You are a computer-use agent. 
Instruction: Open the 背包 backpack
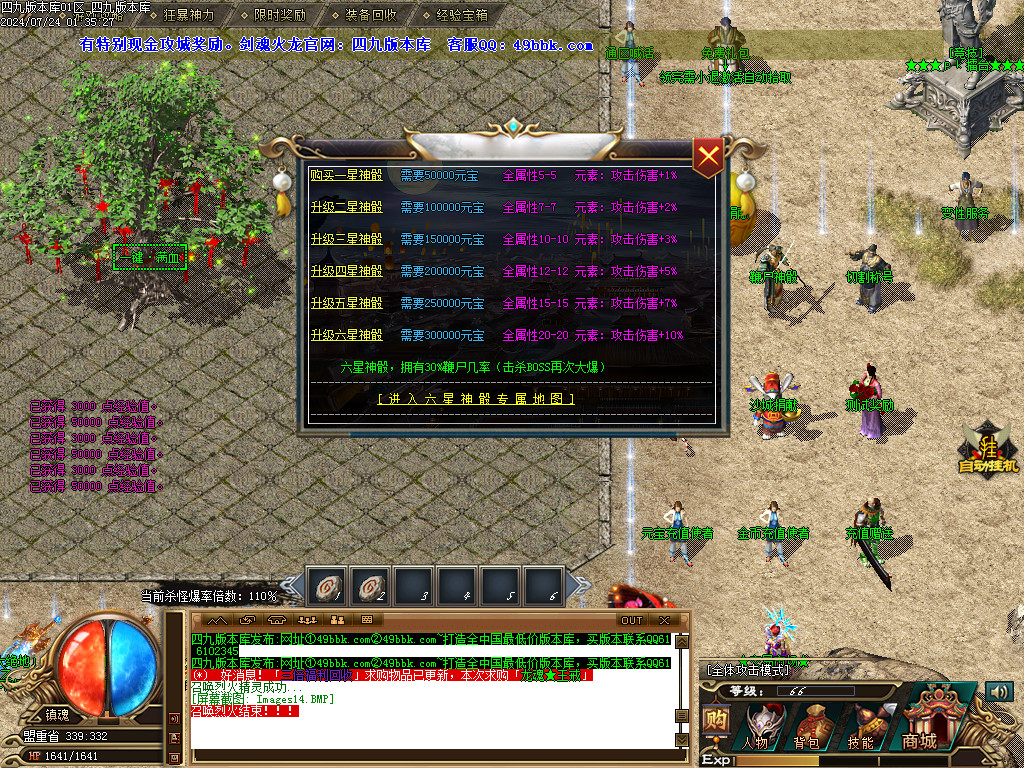pos(808,727)
